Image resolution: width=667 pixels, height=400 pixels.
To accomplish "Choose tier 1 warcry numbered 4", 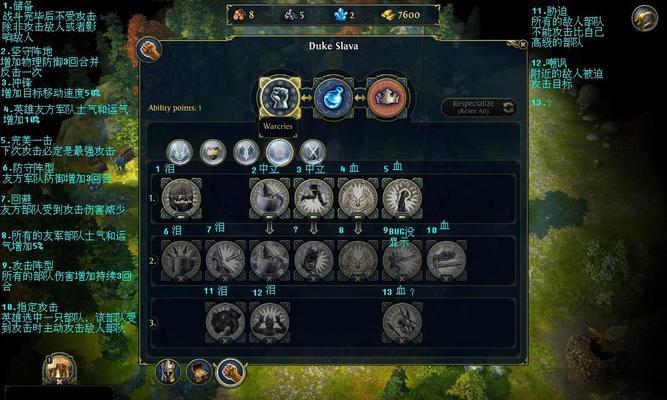I will point(358,197).
